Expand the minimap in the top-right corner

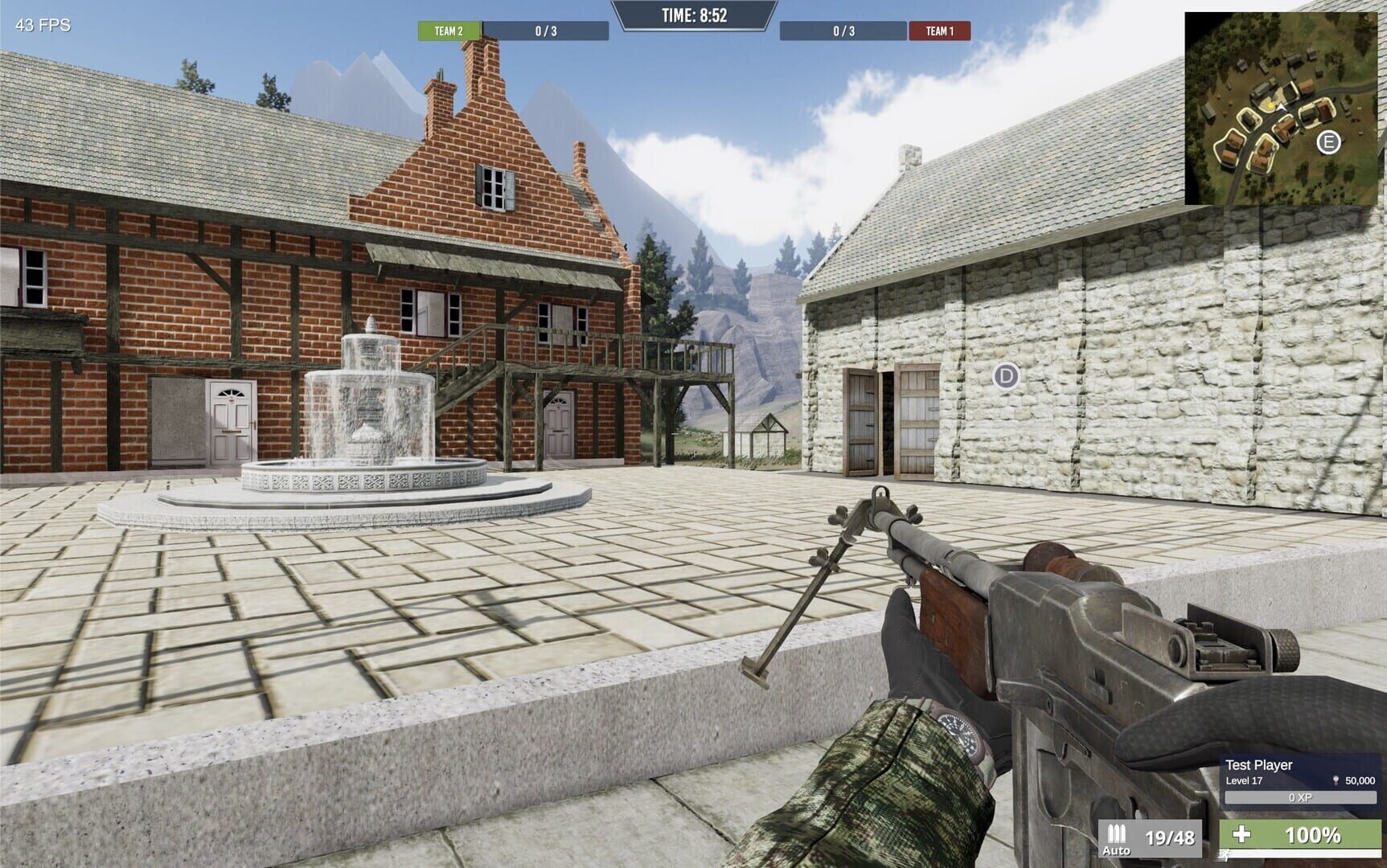click(1284, 103)
